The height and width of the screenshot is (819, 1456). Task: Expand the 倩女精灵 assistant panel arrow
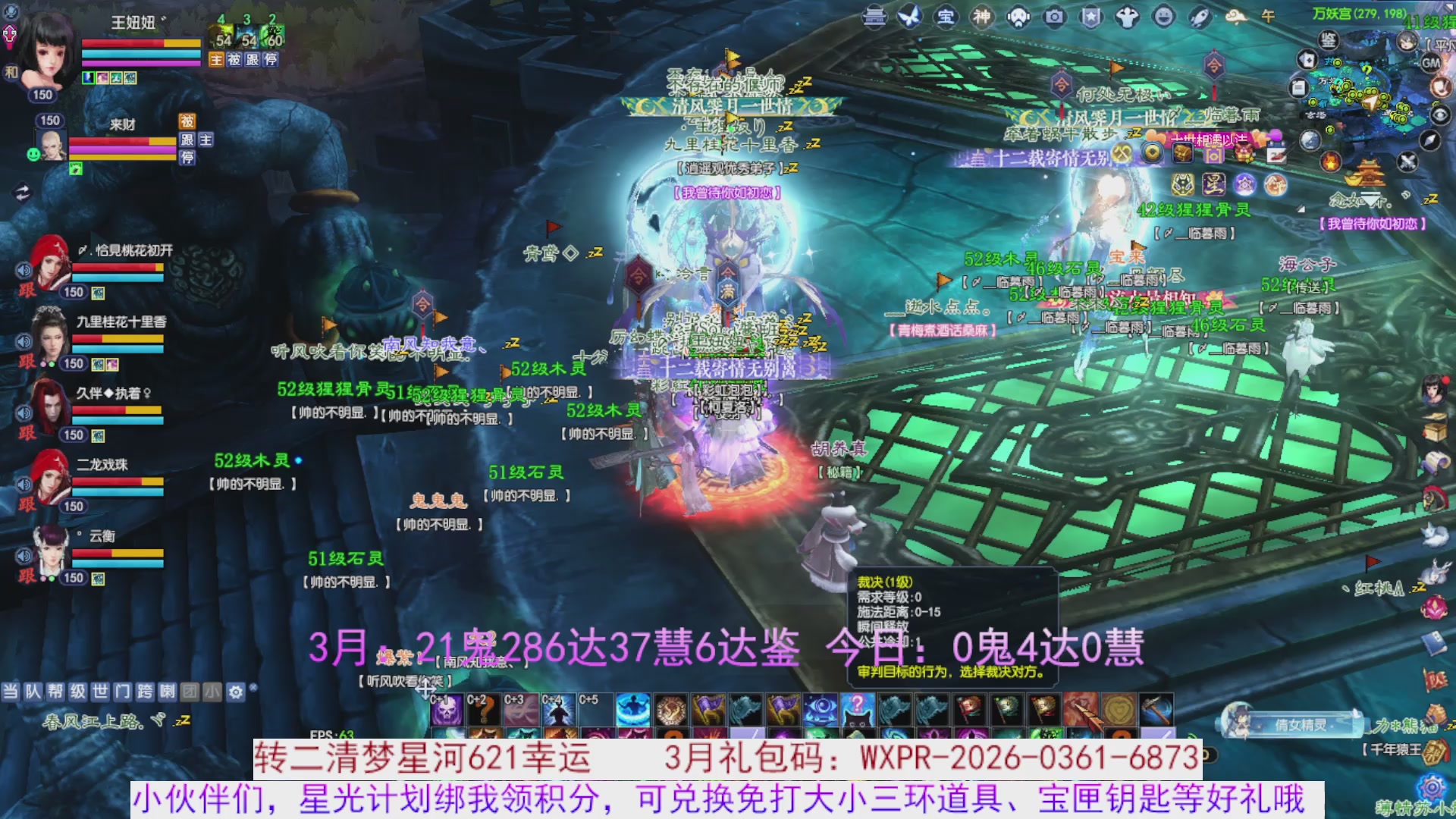(1356, 714)
